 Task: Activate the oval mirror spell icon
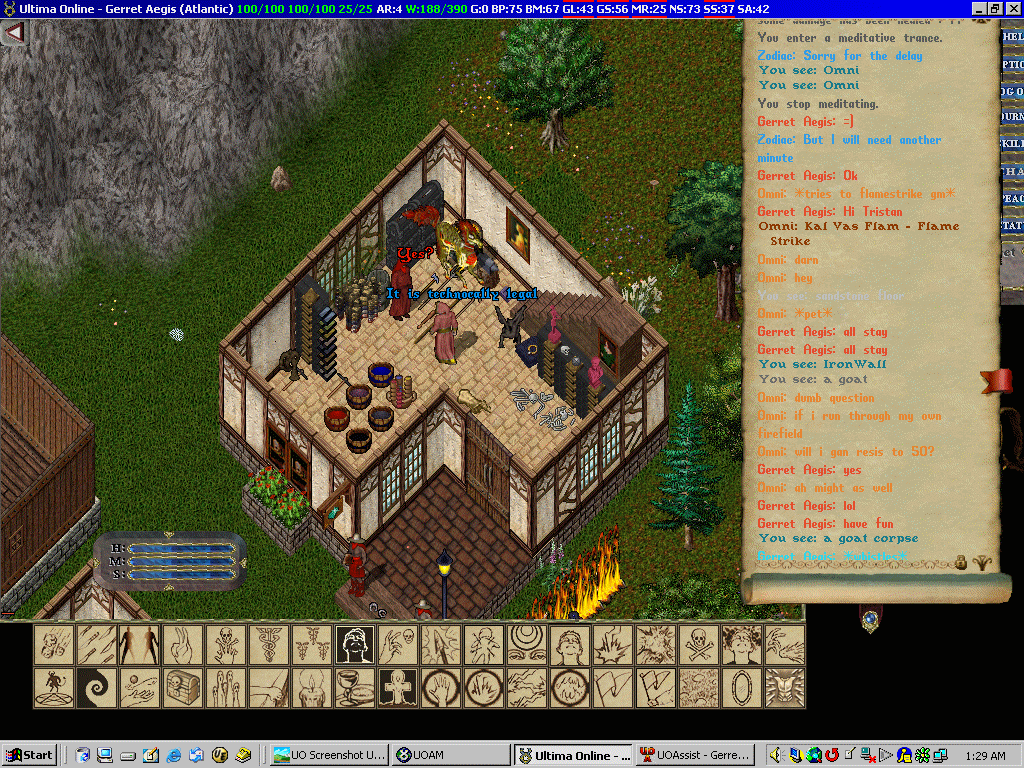[743, 688]
